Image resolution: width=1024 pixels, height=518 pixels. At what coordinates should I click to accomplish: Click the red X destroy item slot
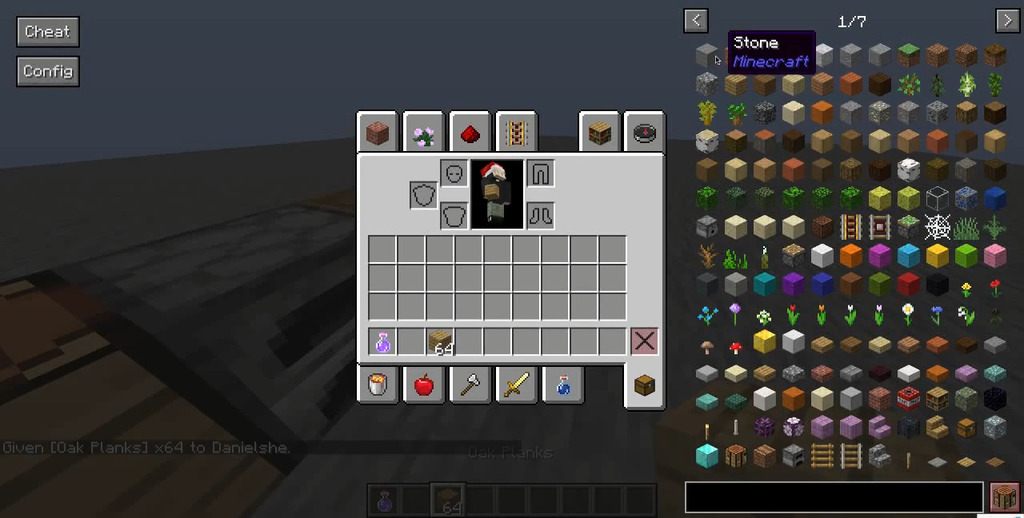click(x=644, y=341)
